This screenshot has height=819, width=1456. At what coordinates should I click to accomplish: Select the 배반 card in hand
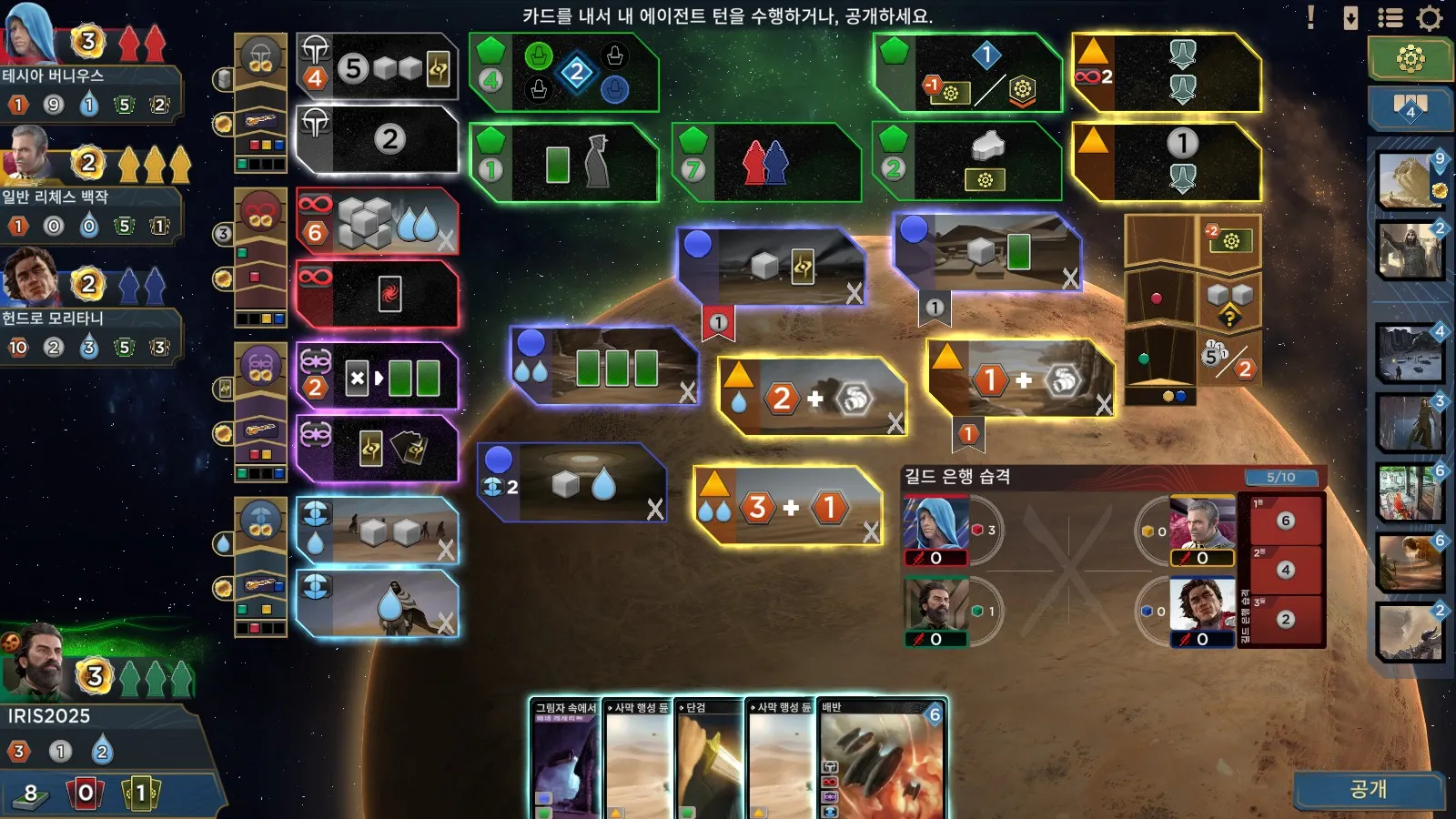(881, 760)
